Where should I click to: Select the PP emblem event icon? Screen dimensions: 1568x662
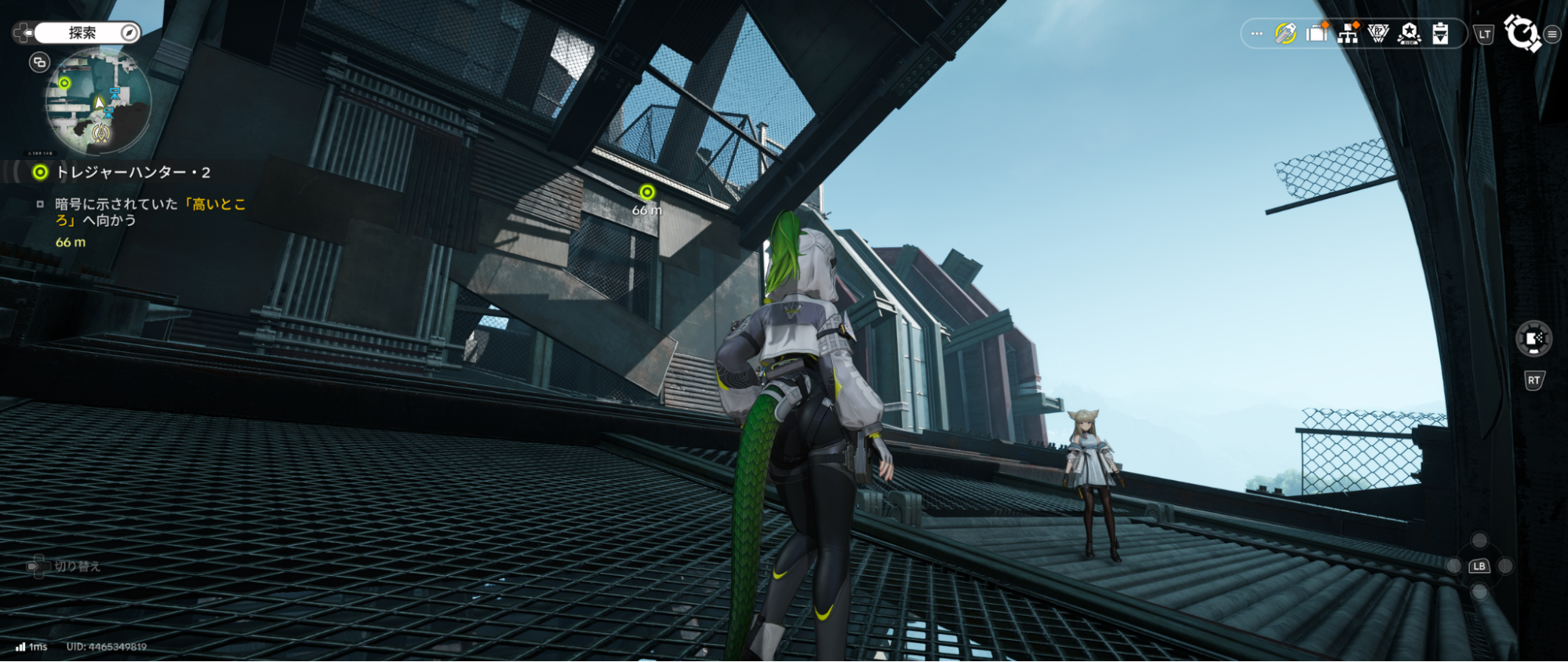[1378, 34]
